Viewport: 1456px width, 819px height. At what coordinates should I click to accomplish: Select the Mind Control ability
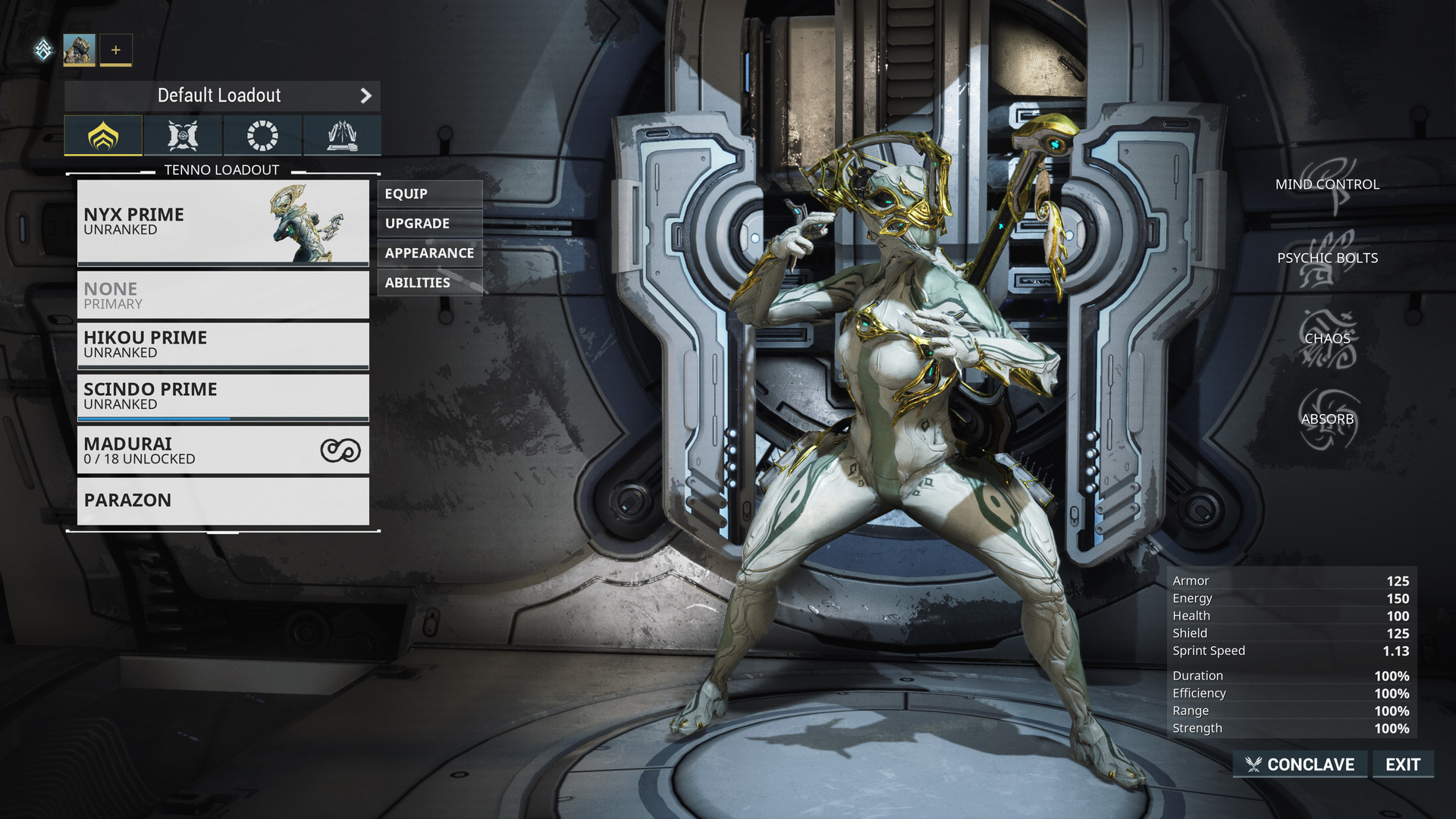pyautogui.click(x=1327, y=184)
